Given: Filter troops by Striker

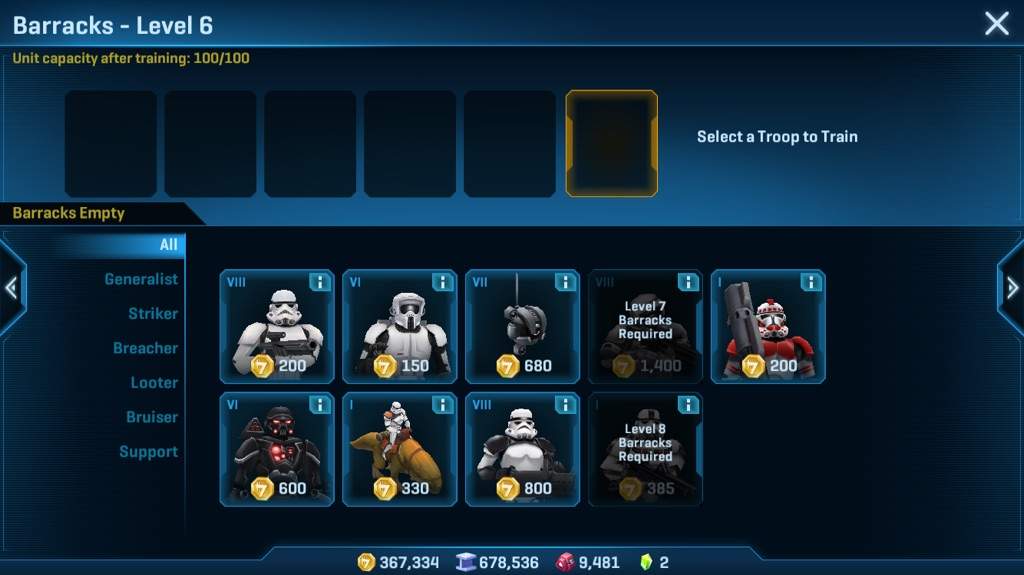Looking at the screenshot, I should (x=152, y=313).
